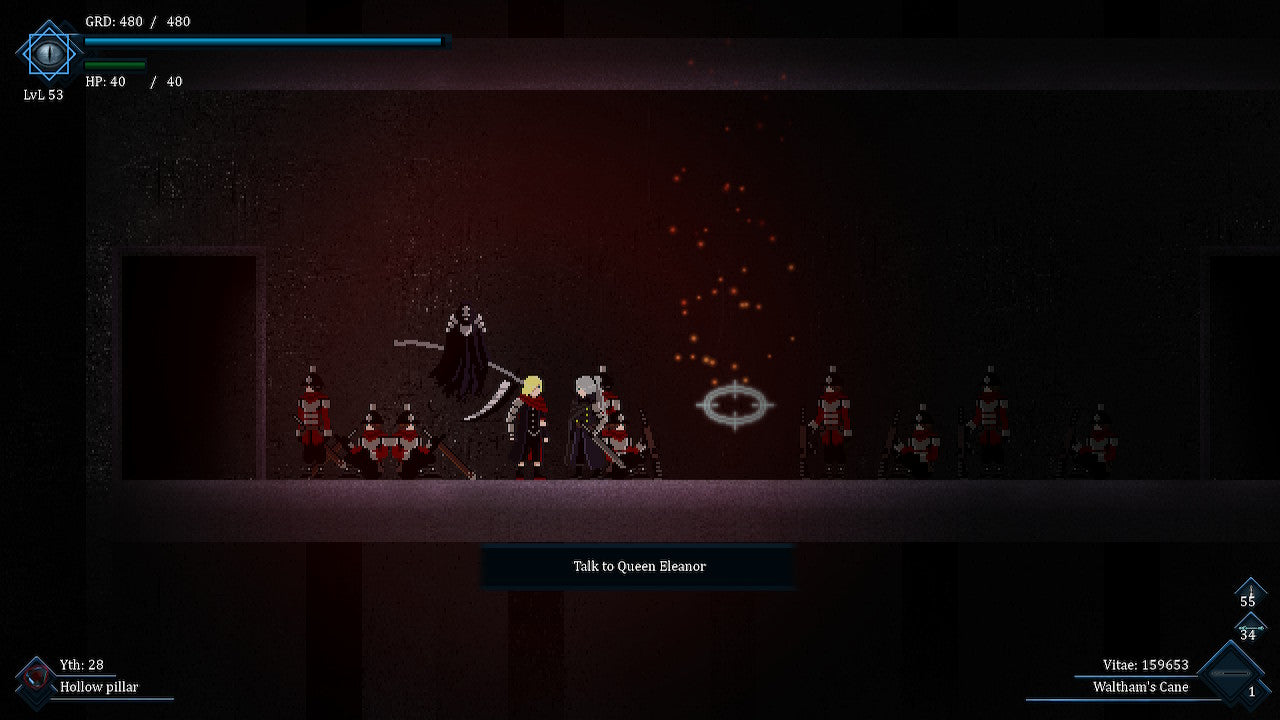1280x720 pixels.
Task: Click the eye emblem above Lvl 53
Action: 48,52
